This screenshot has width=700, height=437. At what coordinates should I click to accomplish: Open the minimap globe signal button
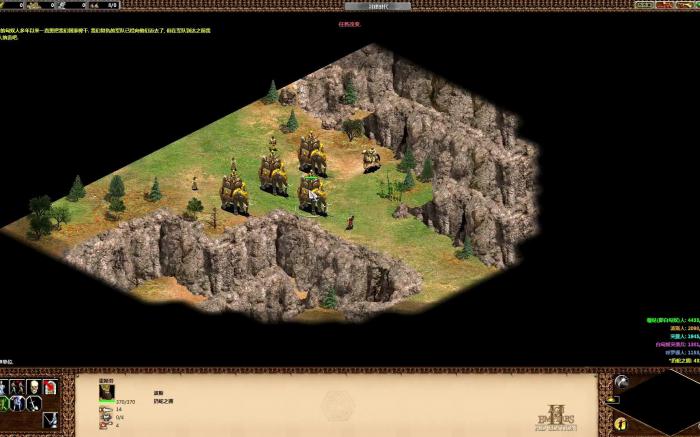[621, 381]
